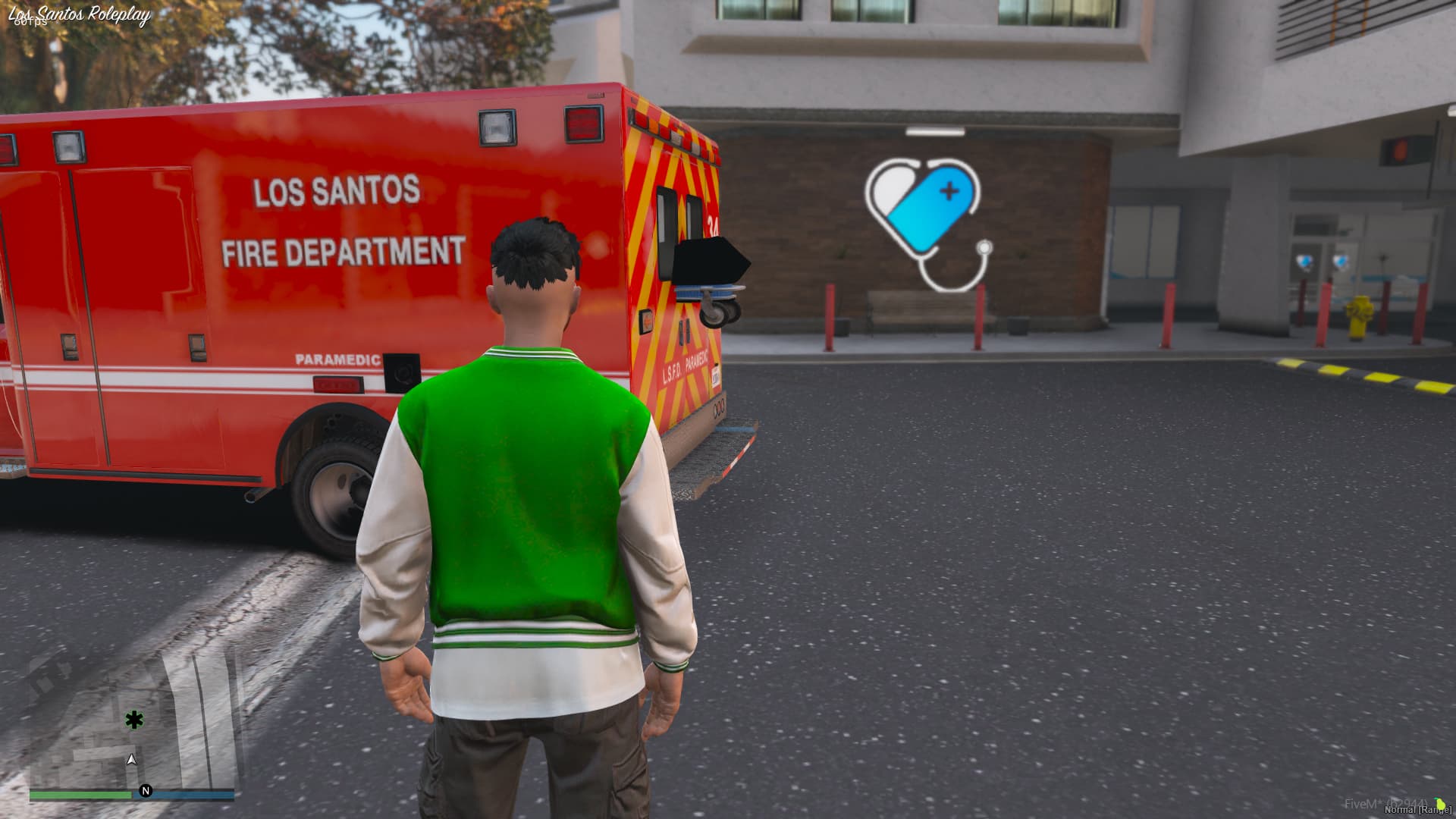Click the Los Santos Roleplay server name
This screenshot has width=1456, height=819.
(78, 13)
